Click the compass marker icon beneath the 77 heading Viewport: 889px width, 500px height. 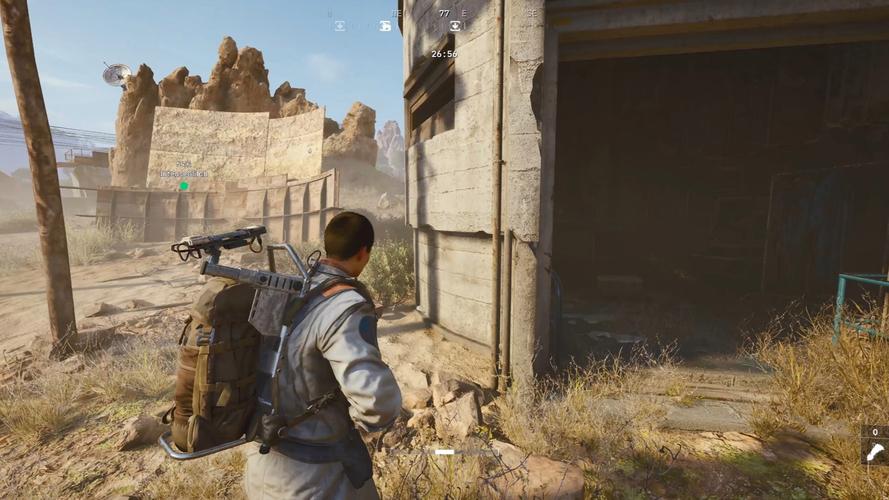[x=455, y=26]
